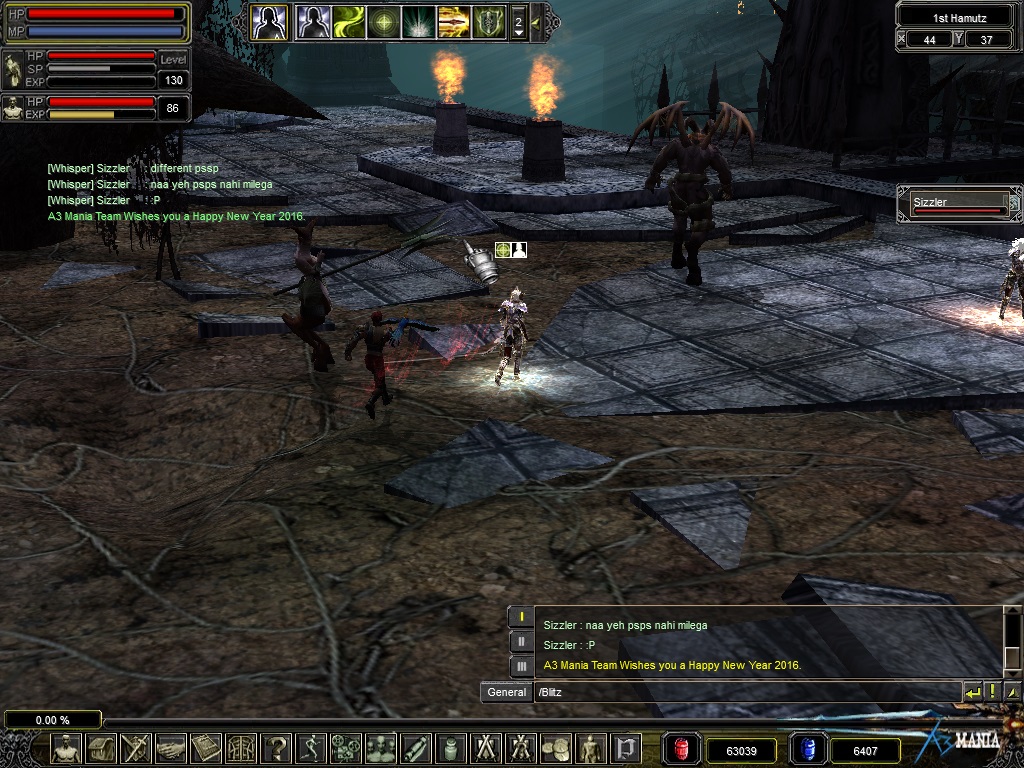Focus the chat input field with /Blitz
The height and width of the screenshot is (768, 1024).
pyautogui.click(x=745, y=692)
